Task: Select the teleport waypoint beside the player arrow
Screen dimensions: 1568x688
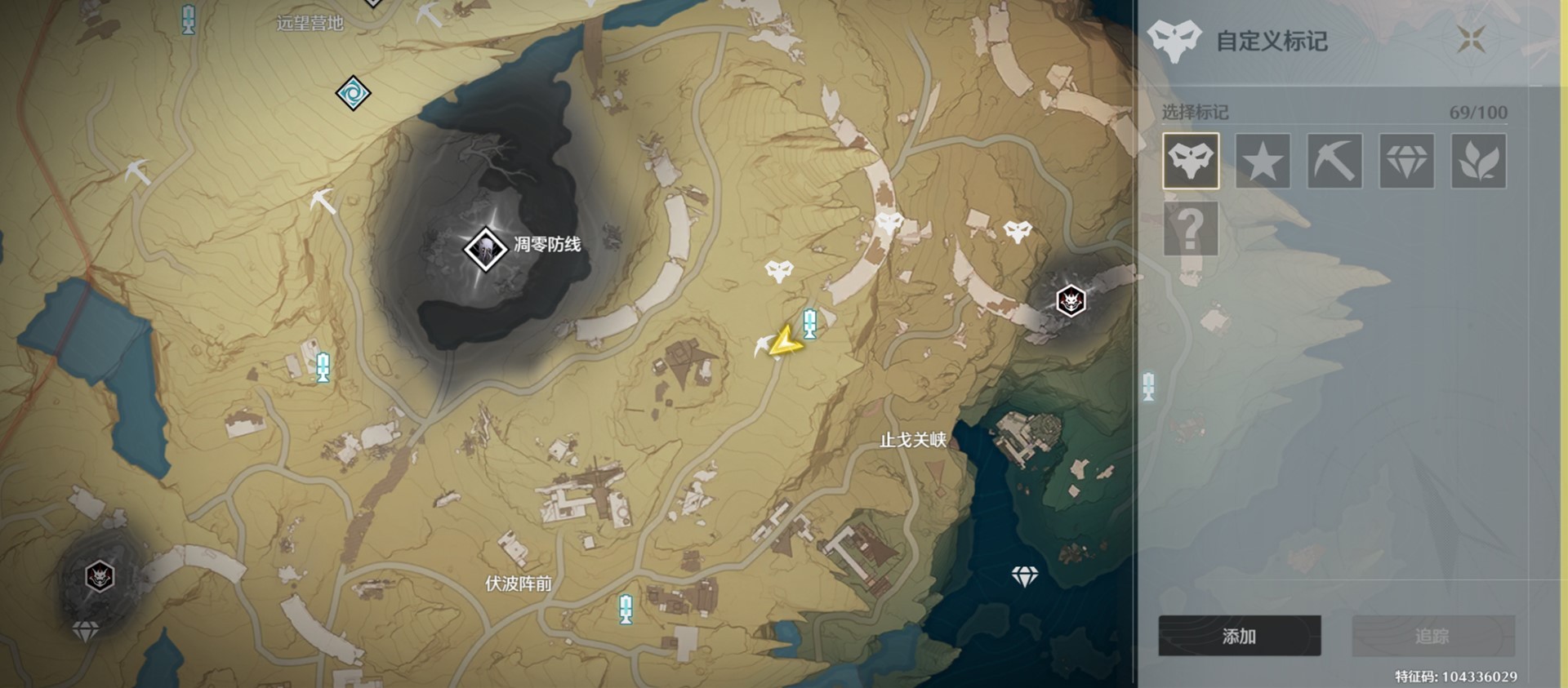Action: (809, 324)
